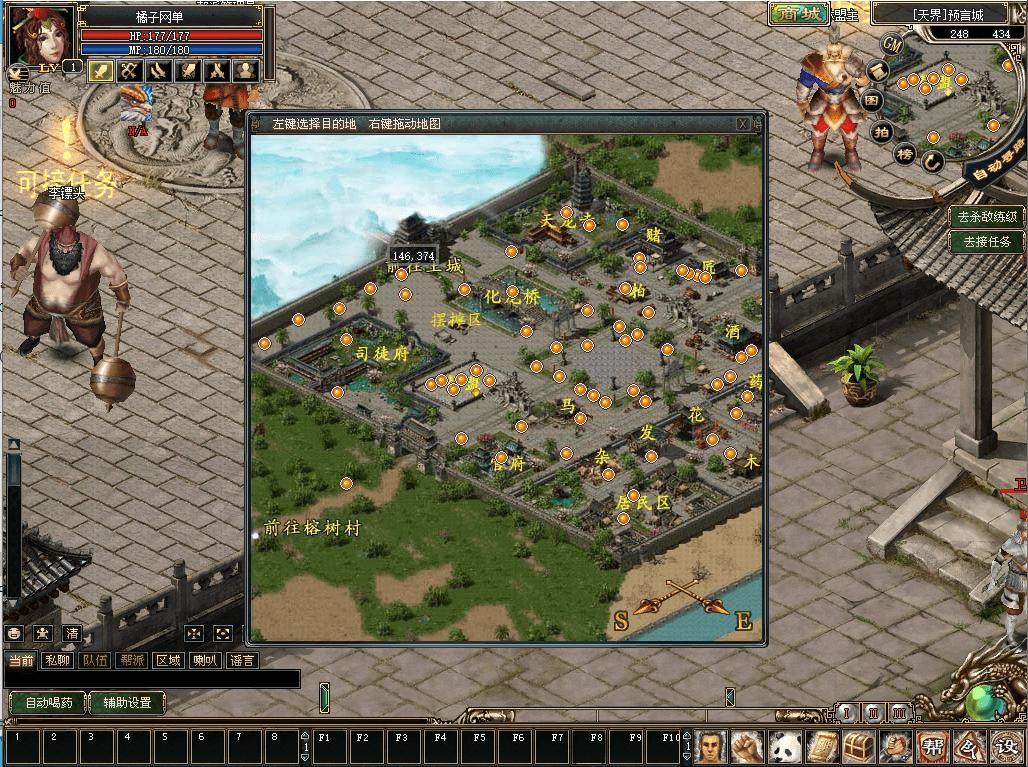The width and height of the screenshot is (1028, 767).
Task: Open 辅助设置 assist settings
Action: [x=126, y=703]
